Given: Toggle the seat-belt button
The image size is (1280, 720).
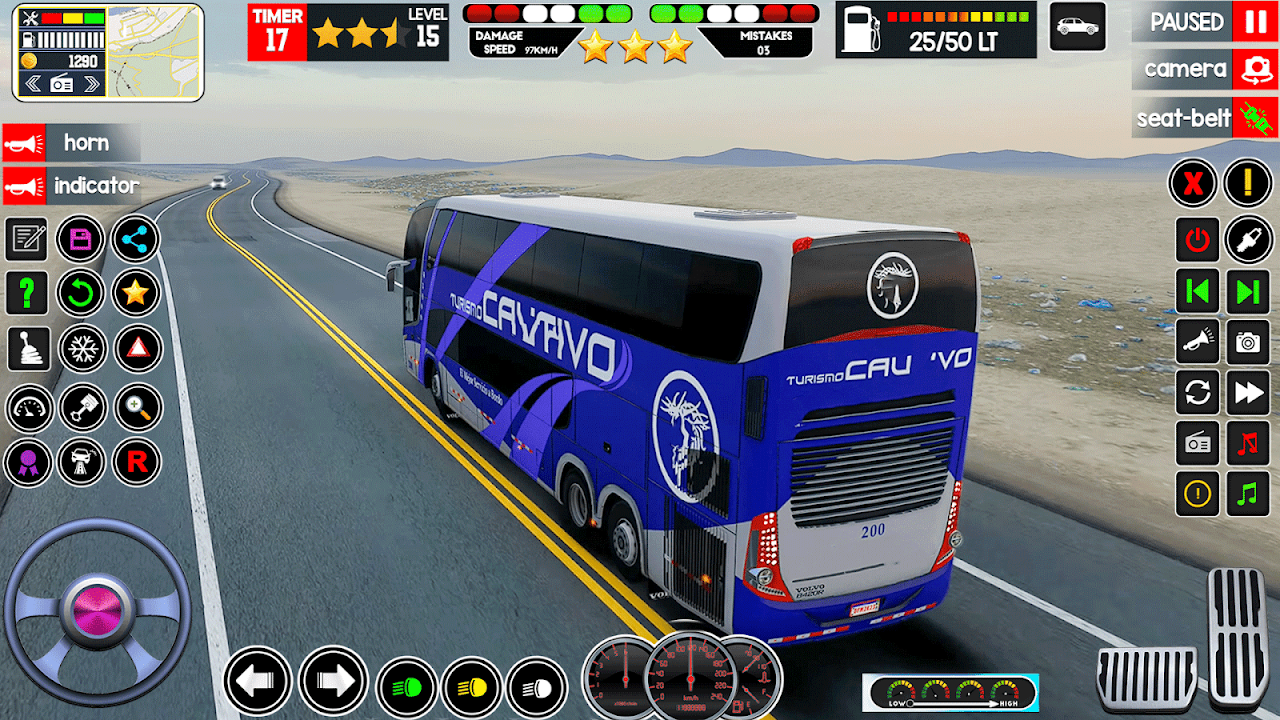Looking at the screenshot, I should click(x=1254, y=118).
